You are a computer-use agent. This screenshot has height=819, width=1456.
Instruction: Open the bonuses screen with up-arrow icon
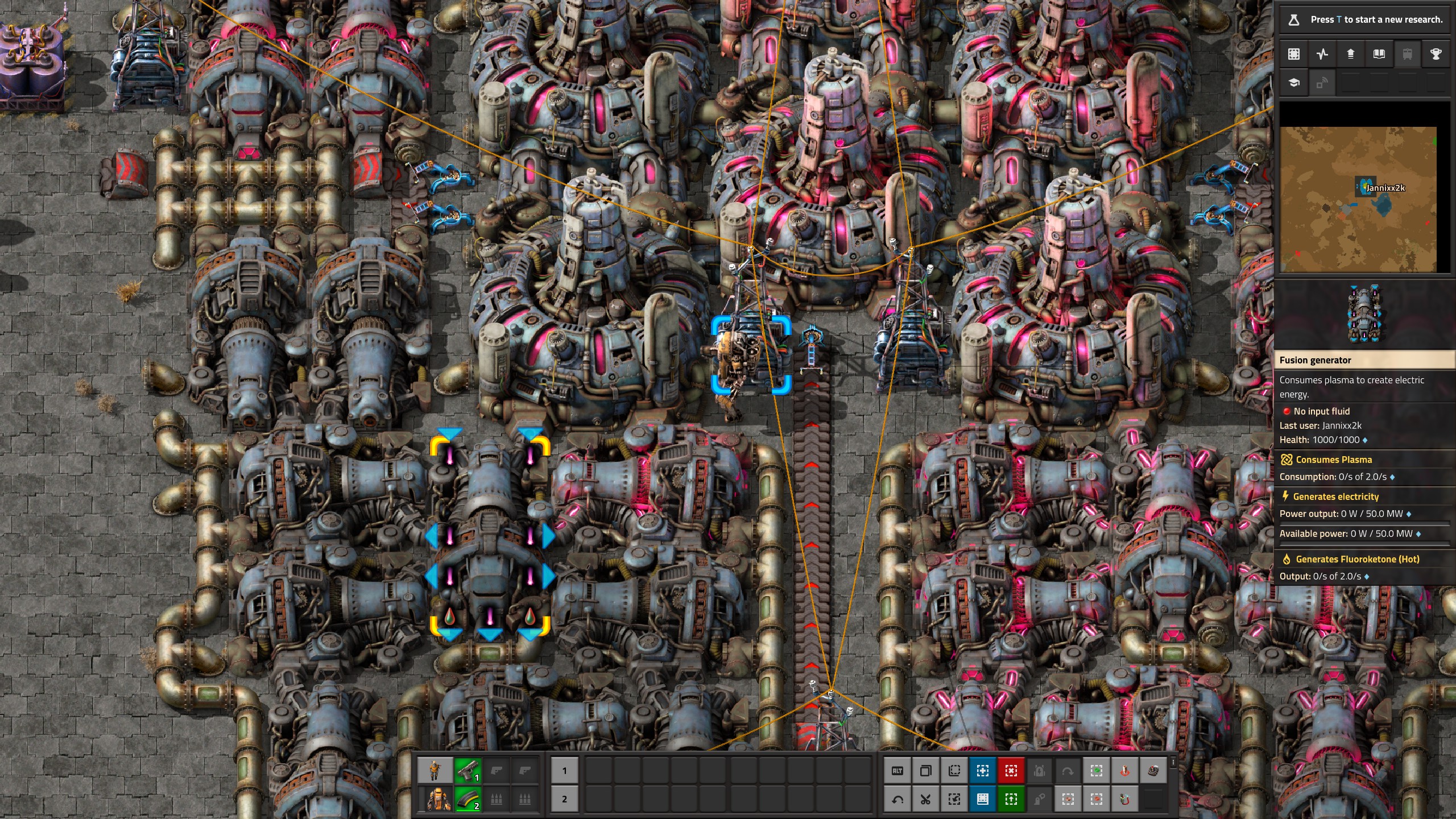point(1350,54)
